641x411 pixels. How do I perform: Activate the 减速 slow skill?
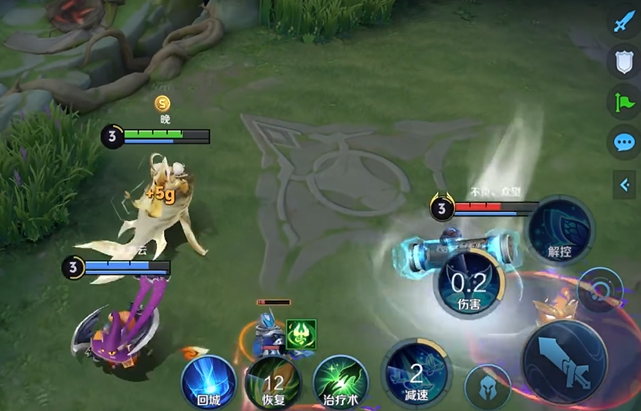click(x=416, y=375)
